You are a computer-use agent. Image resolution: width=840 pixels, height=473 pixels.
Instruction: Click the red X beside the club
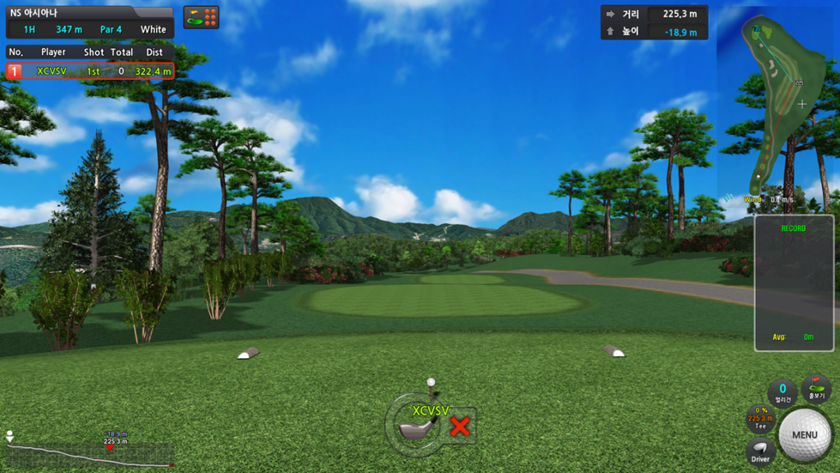tap(460, 427)
